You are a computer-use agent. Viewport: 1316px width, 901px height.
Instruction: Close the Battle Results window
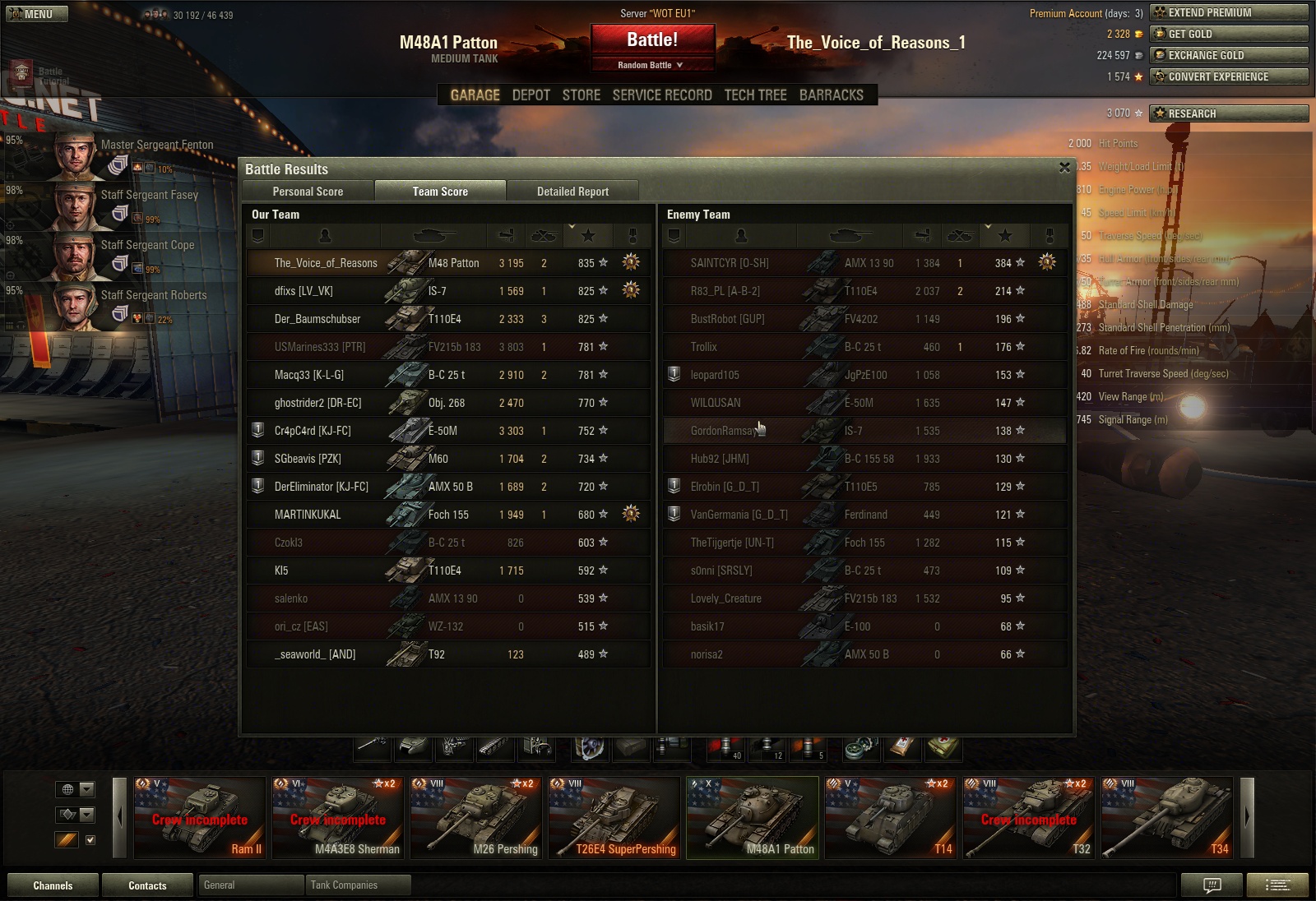tap(1064, 168)
